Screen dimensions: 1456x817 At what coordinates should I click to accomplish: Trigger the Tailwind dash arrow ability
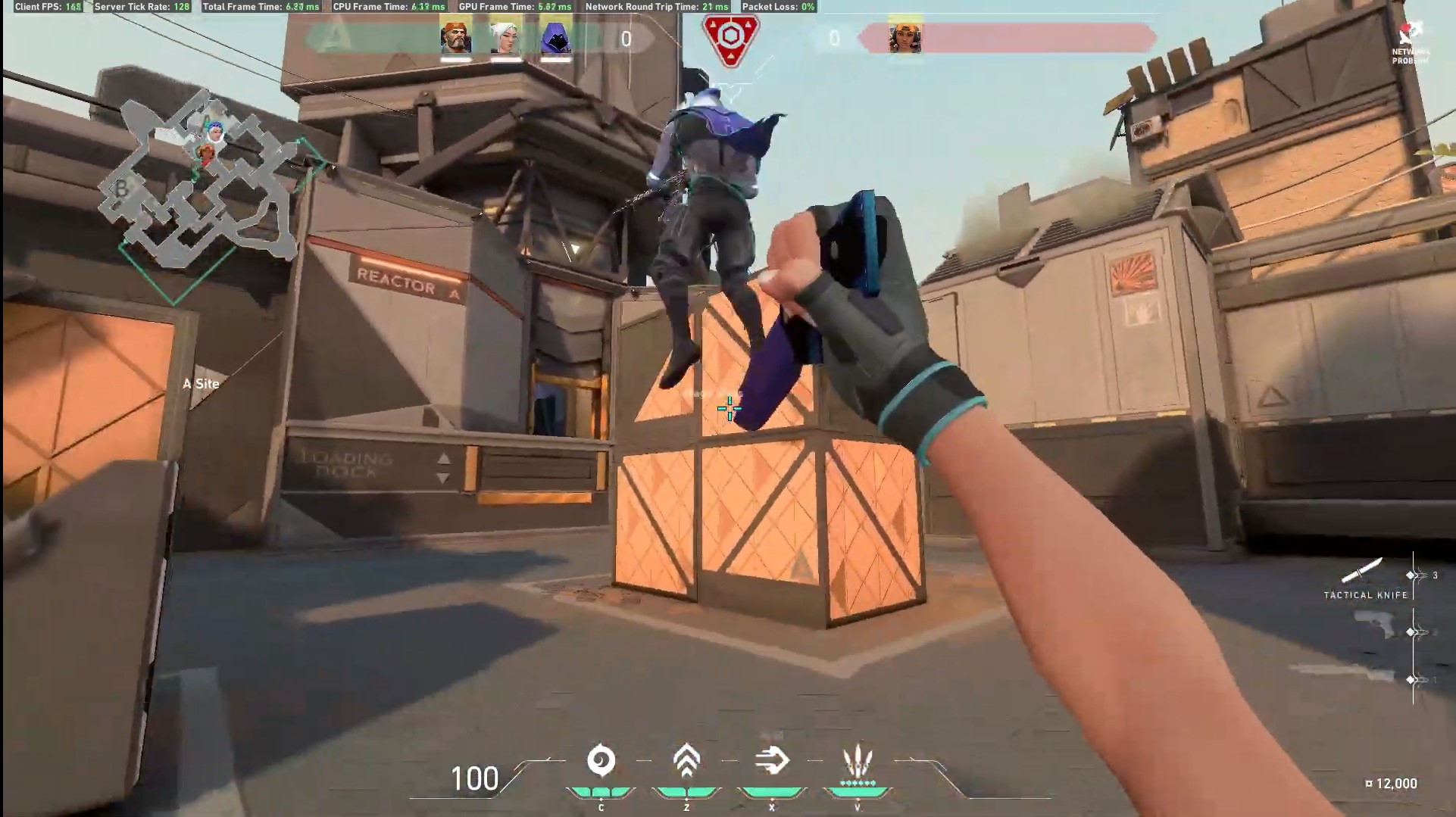(x=772, y=760)
